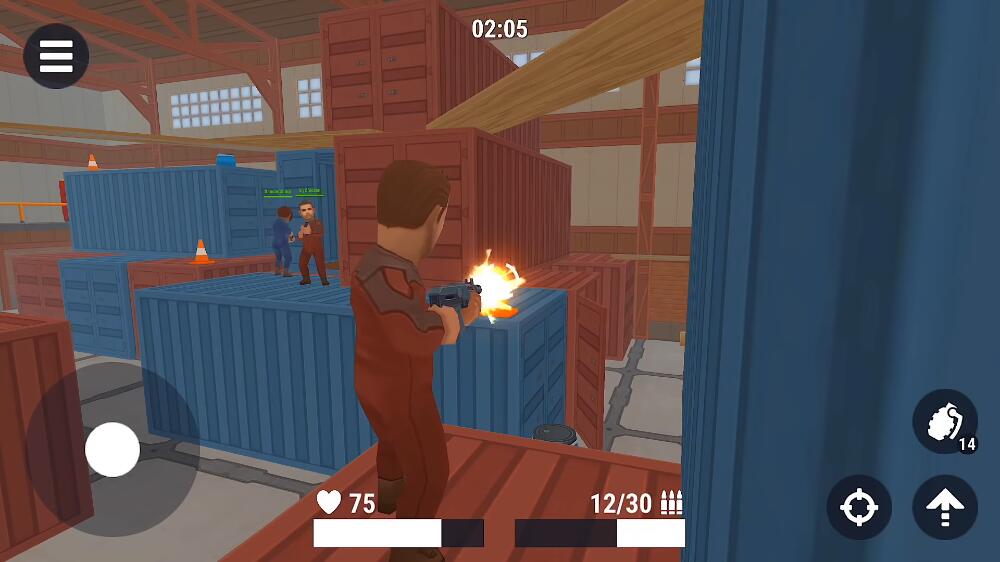Viewport: 1000px width, 562px height.
Task: Tap the crosshair aim button
Action: point(859,507)
